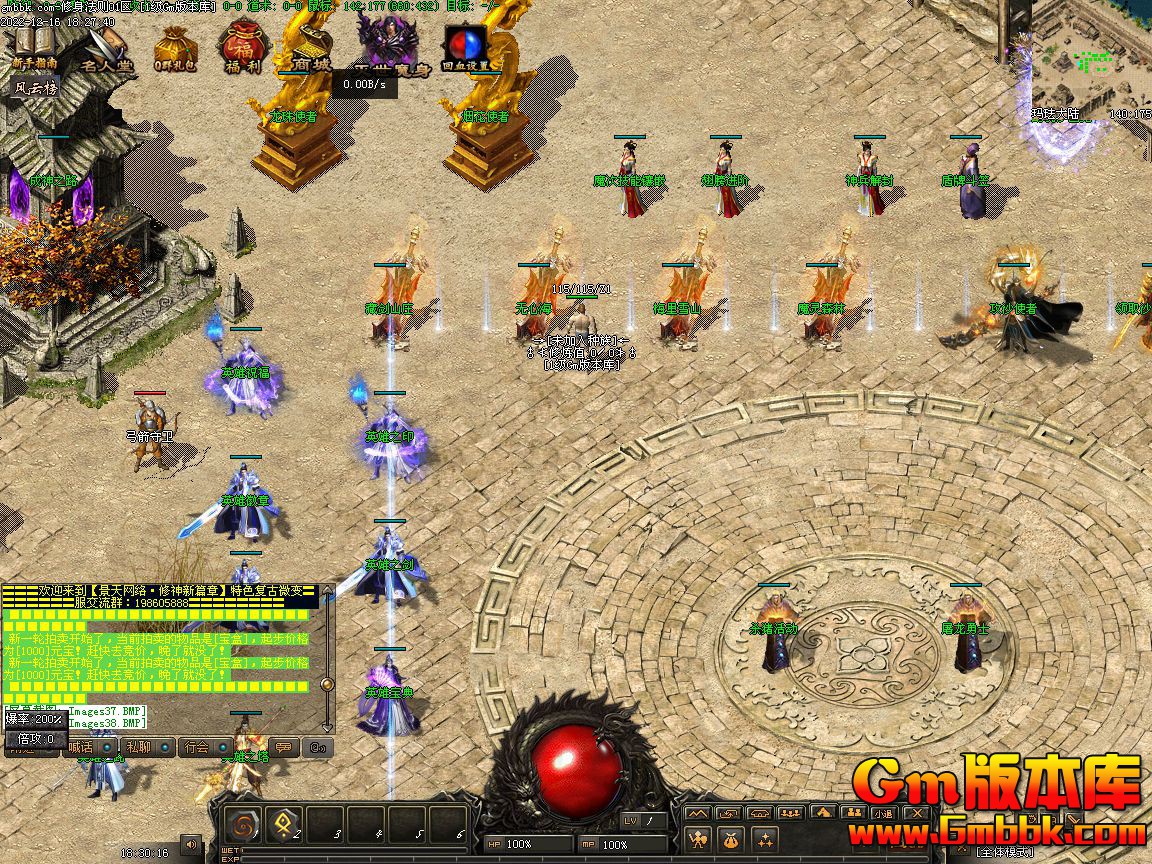Use the yellow rune skill in slot 2

coord(283,826)
